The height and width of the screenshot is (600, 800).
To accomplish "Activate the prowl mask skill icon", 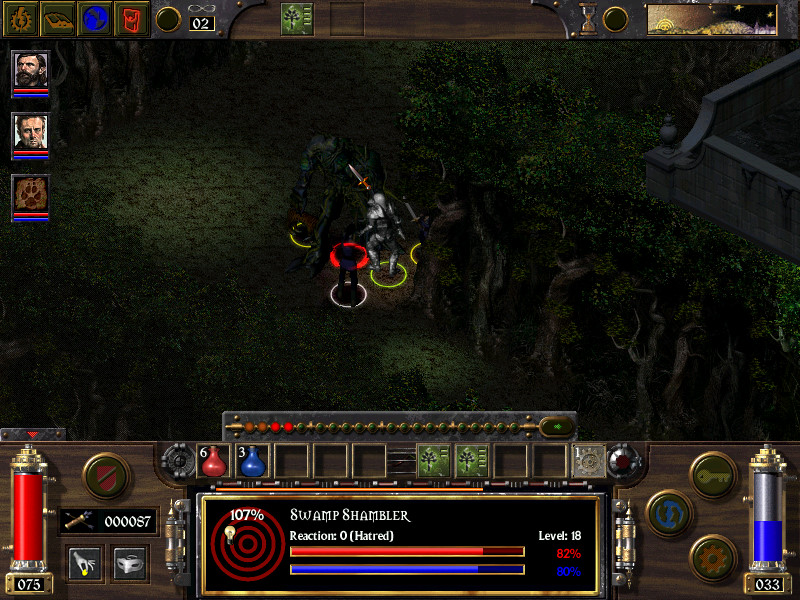I will 129,562.
